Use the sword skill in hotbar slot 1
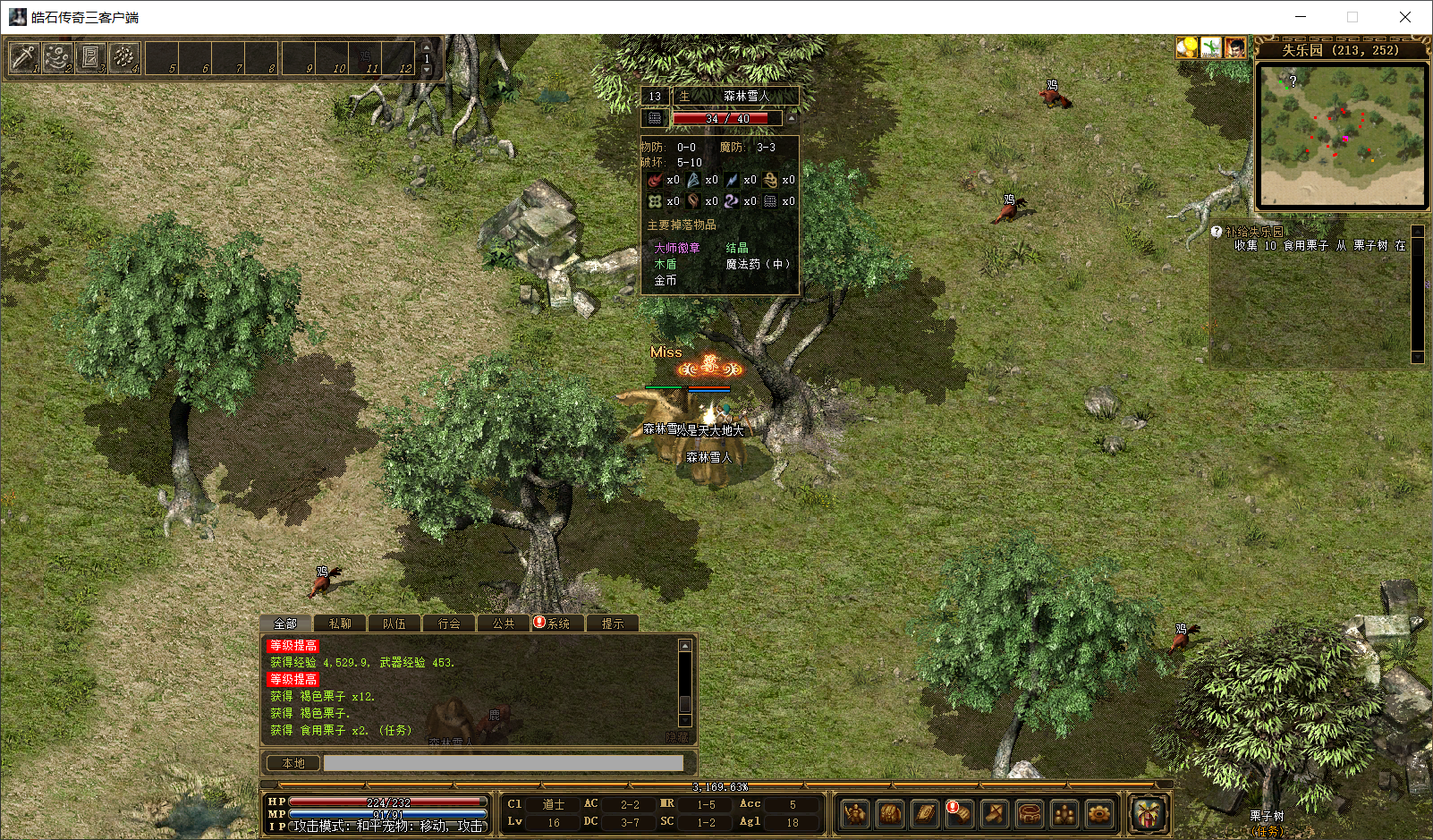This screenshot has width=1433, height=840. click(x=23, y=58)
